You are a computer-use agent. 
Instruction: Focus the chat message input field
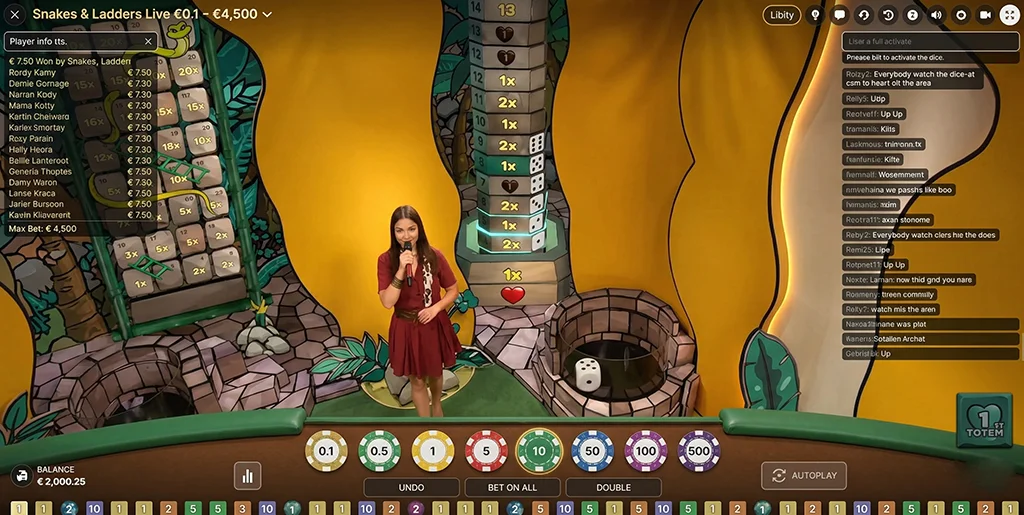926,41
